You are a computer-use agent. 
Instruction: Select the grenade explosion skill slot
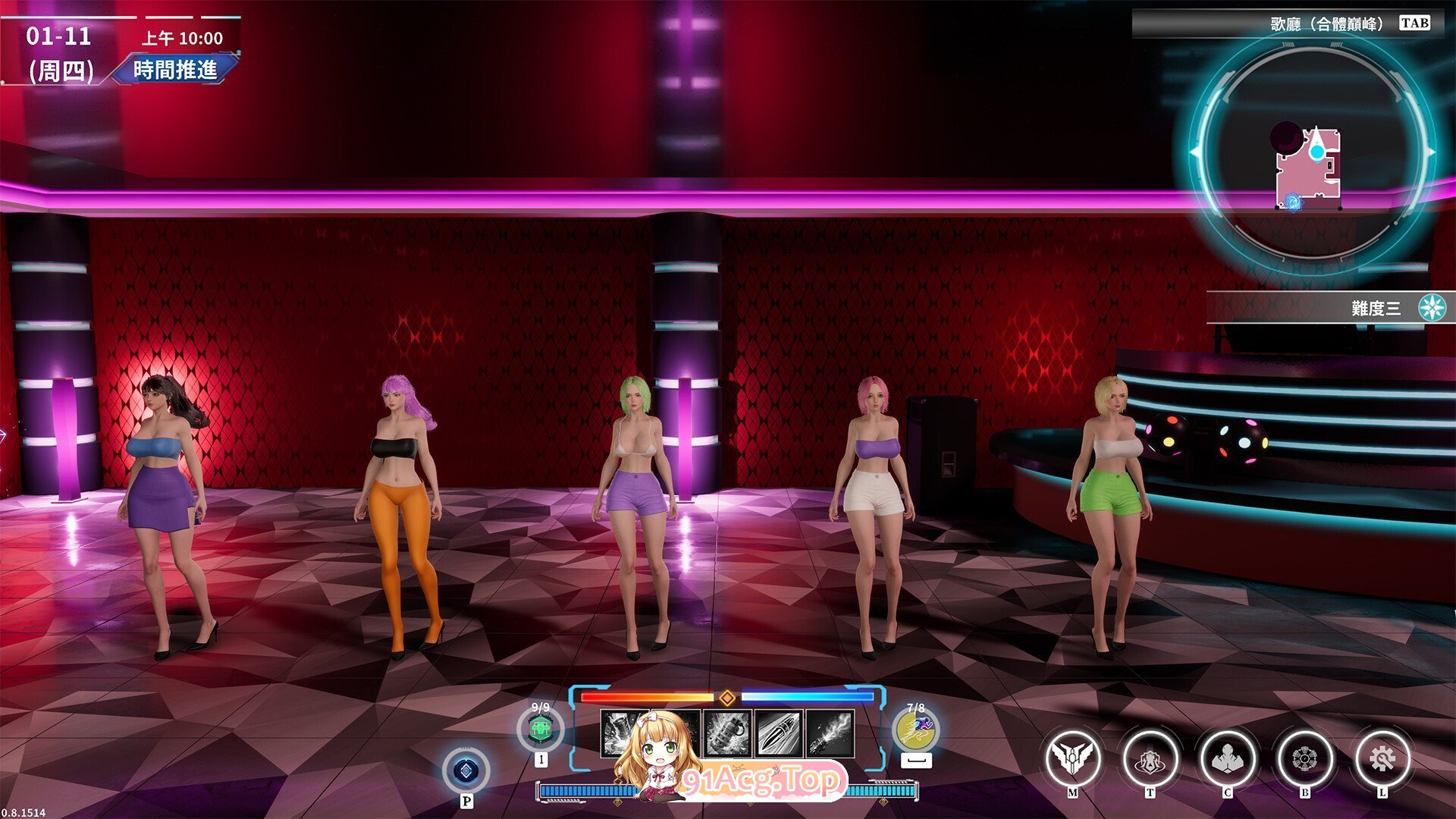[728, 733]
